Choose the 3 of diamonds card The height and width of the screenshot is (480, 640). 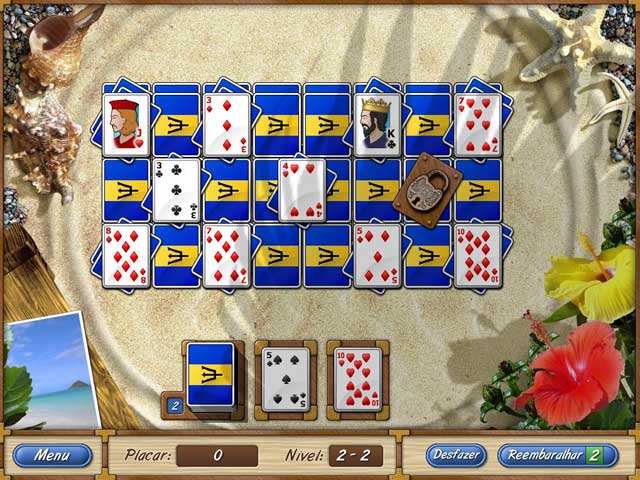point(227,125)
